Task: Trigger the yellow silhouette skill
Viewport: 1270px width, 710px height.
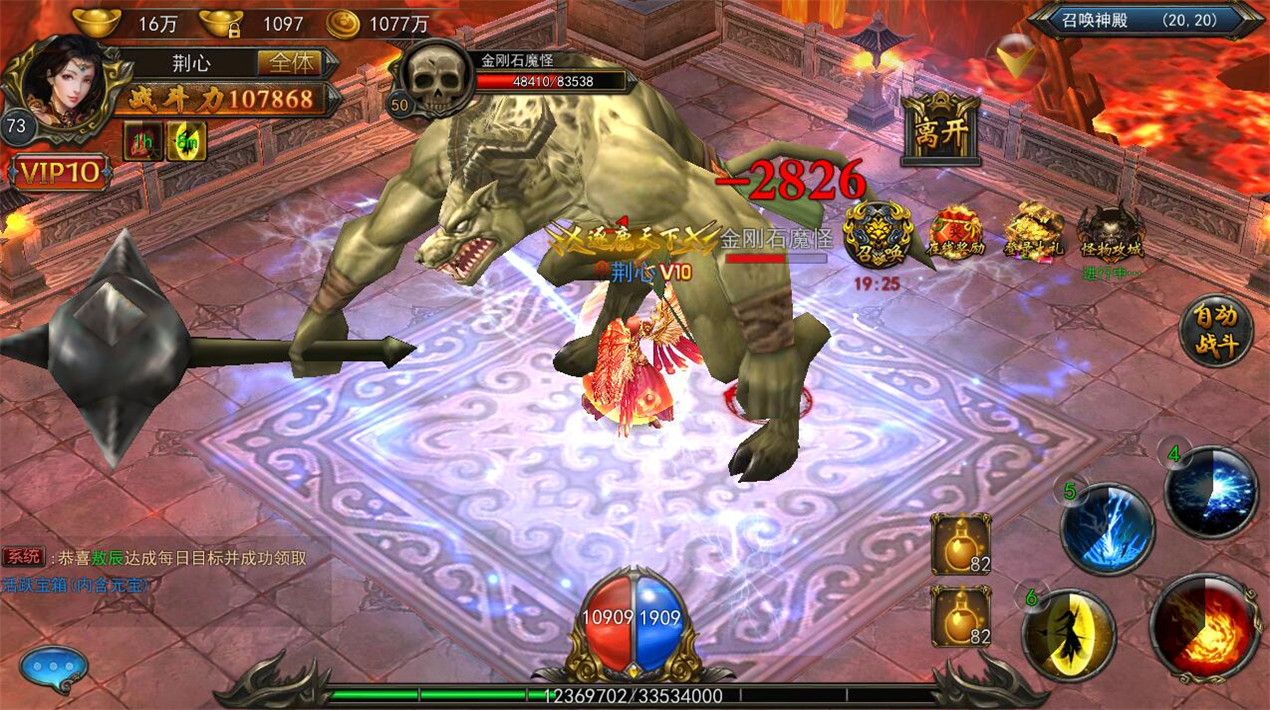Action: 1069,635
